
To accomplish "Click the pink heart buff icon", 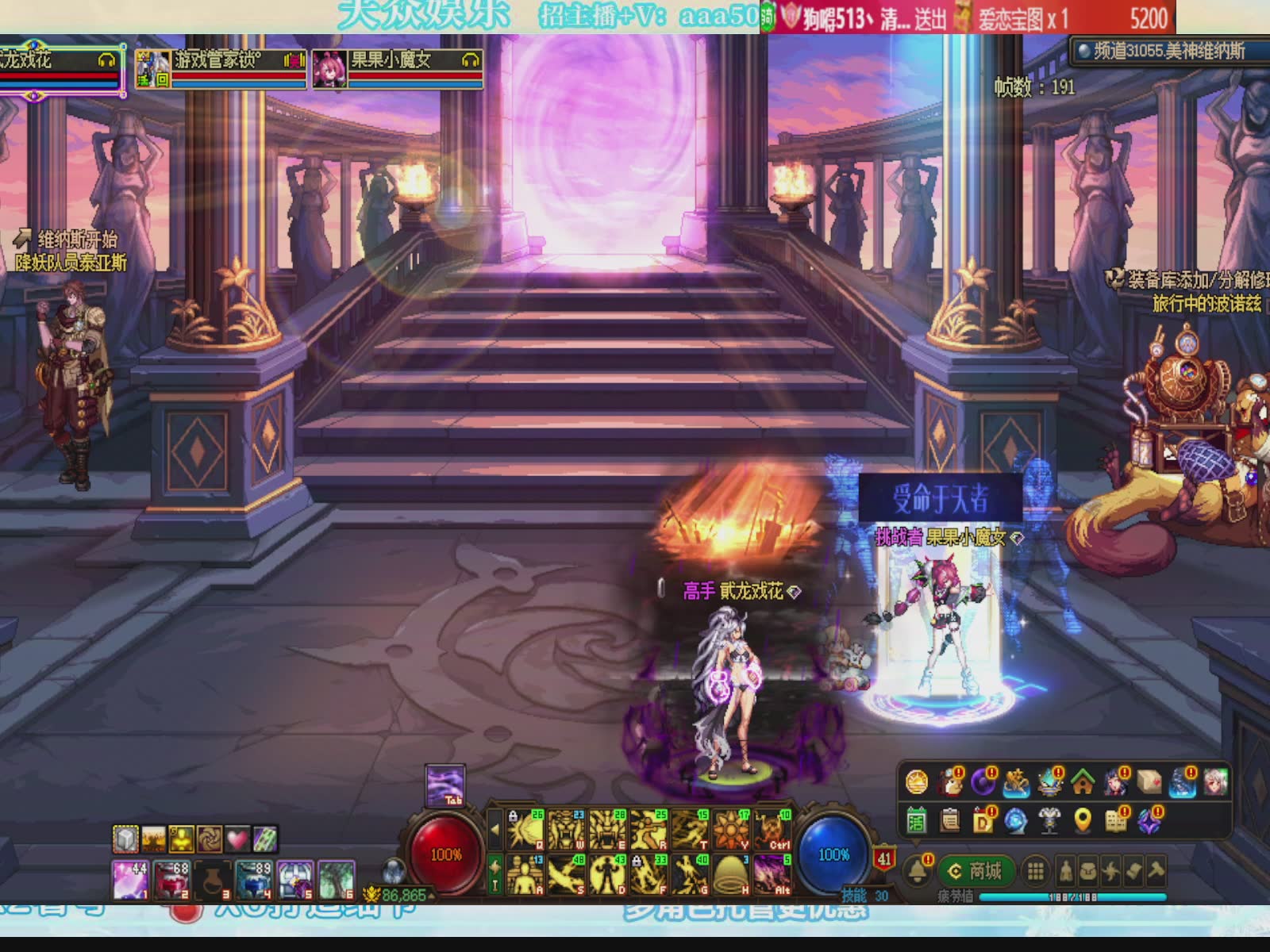I will 237,839.
